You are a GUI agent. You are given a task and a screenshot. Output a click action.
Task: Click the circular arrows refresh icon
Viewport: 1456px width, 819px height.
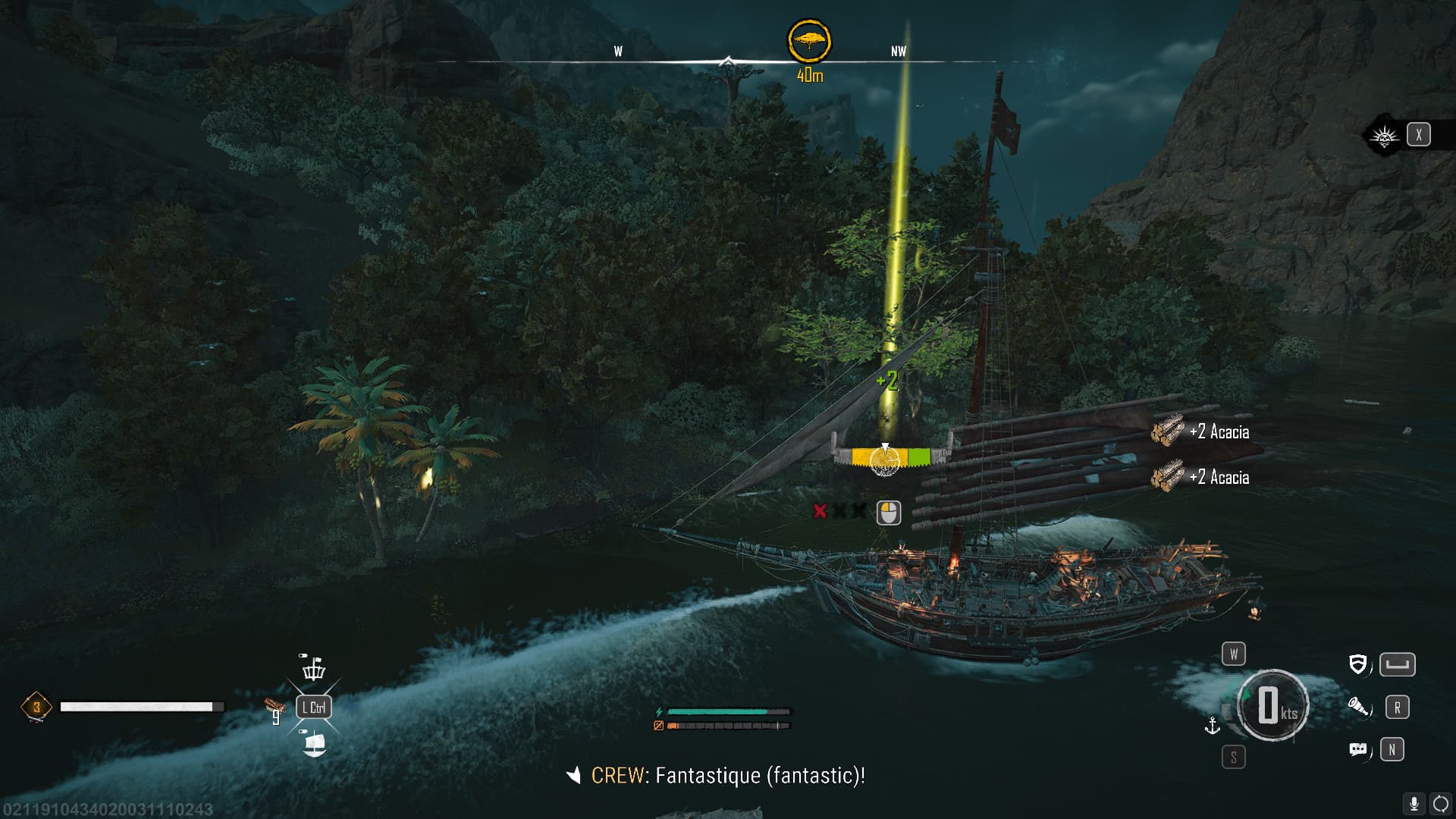point(1440,804)
